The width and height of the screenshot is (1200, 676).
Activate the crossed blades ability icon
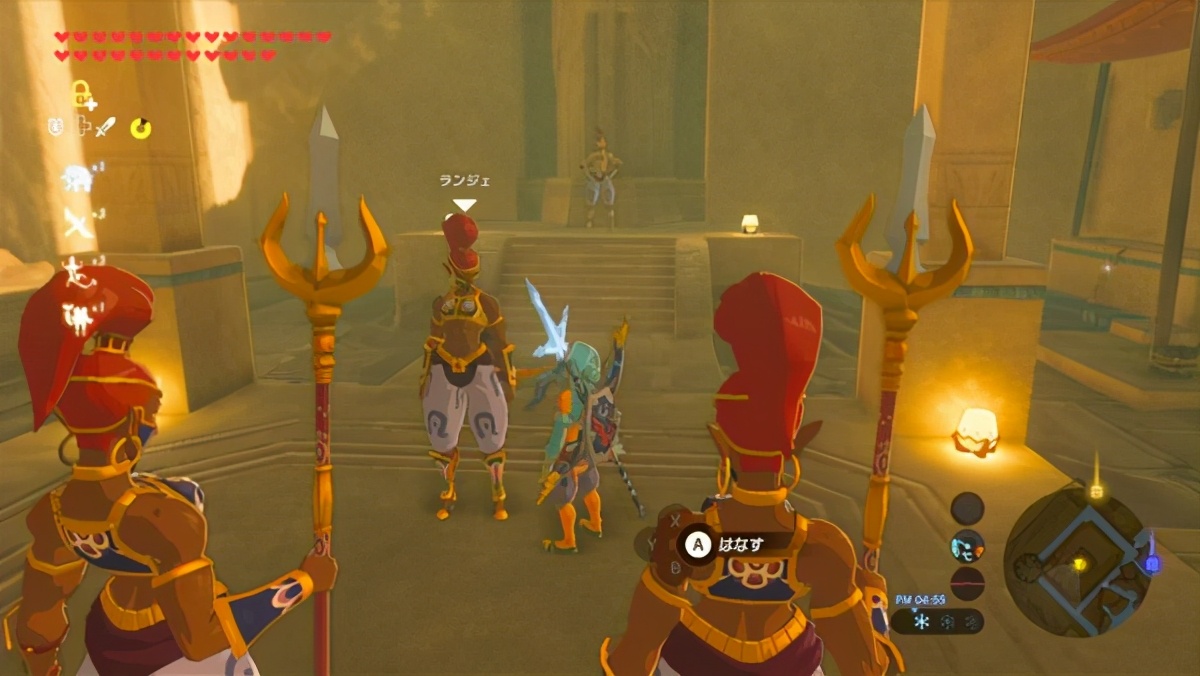[77, 223]
